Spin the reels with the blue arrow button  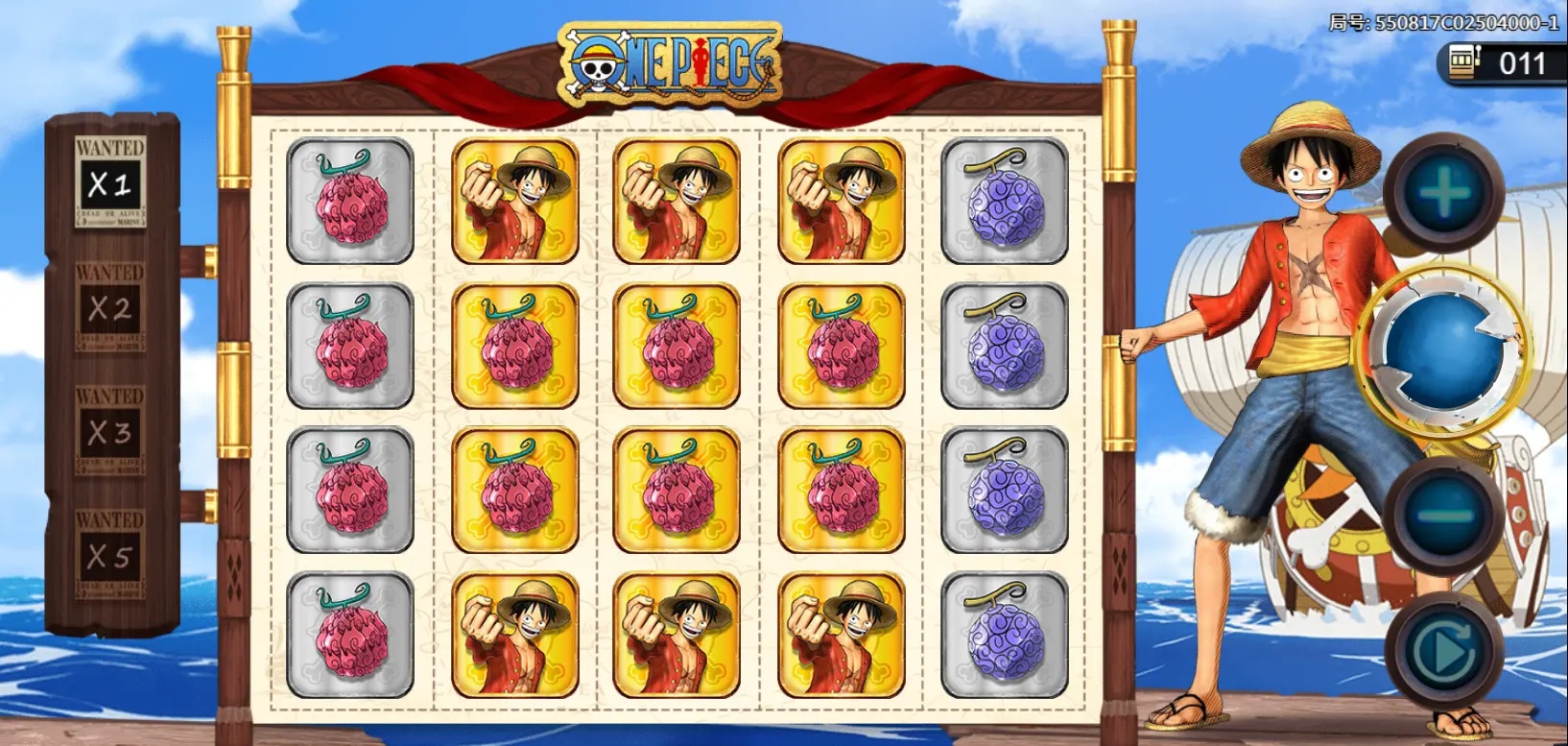tap(1444, 350)
